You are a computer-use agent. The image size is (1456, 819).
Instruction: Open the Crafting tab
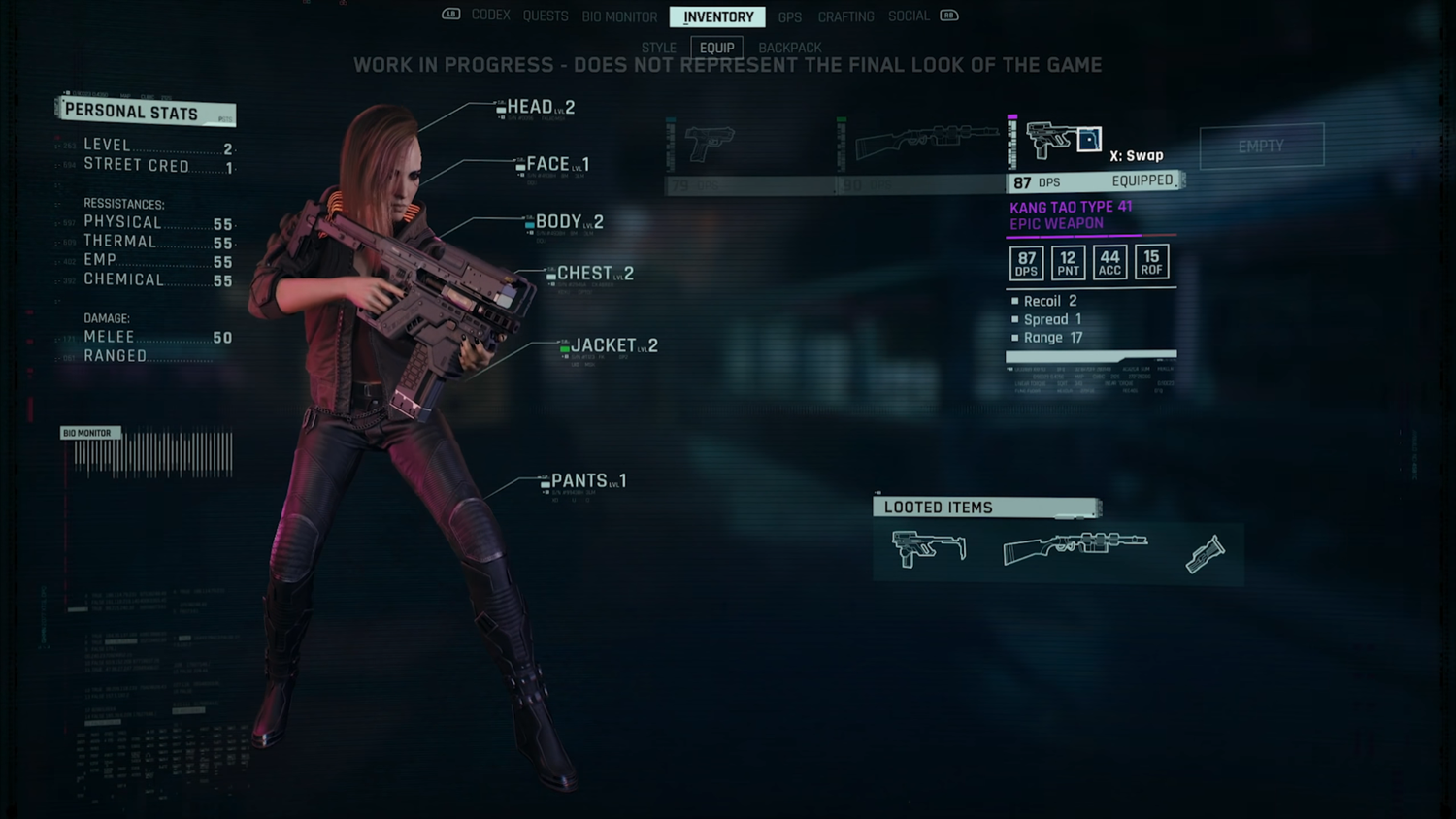pos(845,16)
